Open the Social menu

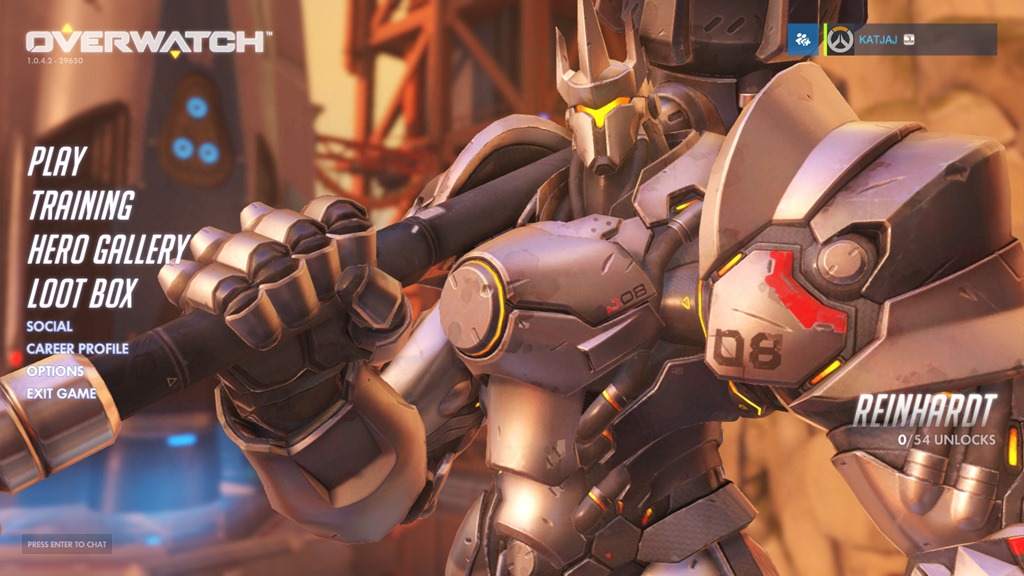50,326
